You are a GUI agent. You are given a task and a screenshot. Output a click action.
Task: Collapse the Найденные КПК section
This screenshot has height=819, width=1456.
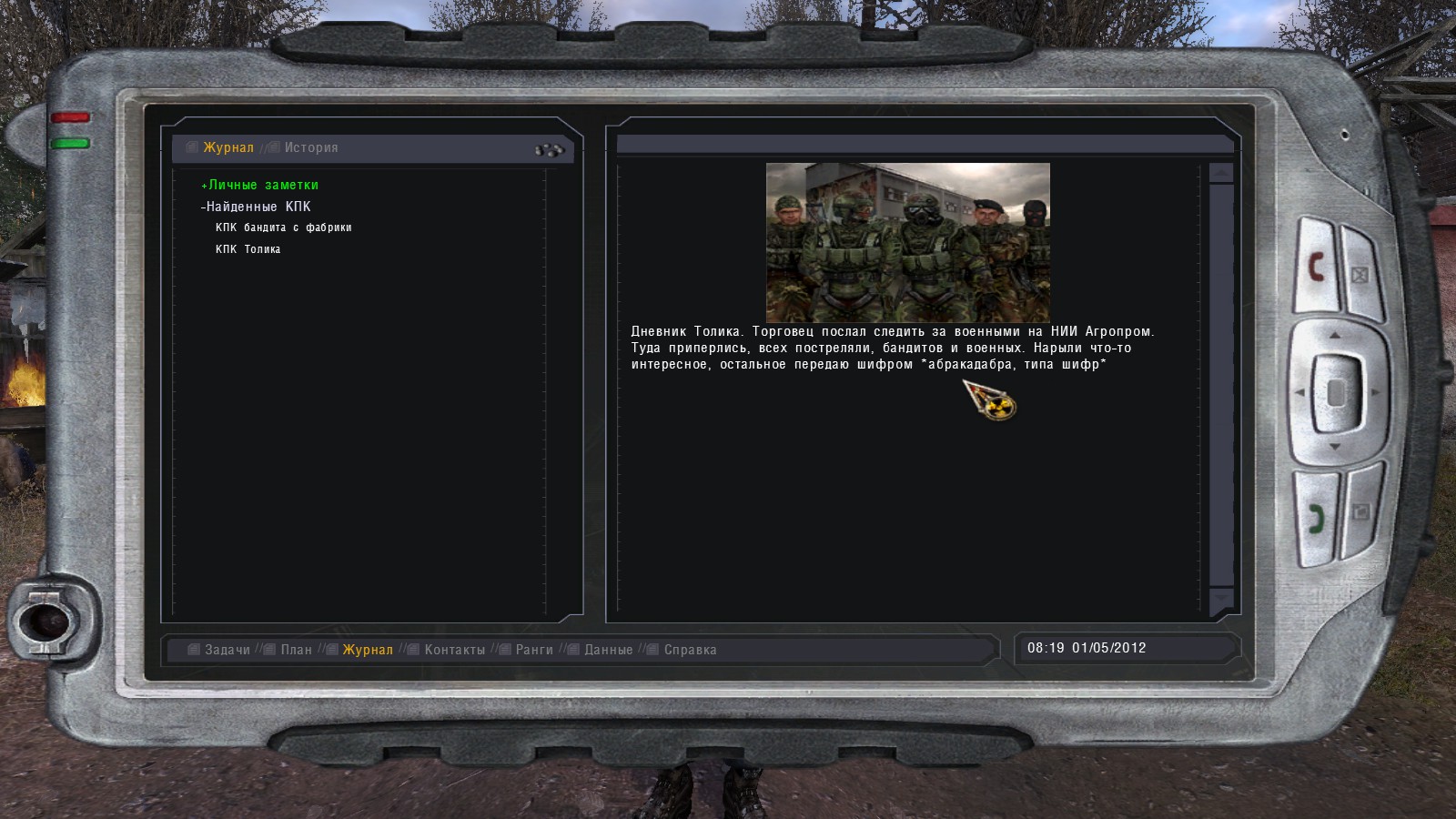click(x=256, y=207)
